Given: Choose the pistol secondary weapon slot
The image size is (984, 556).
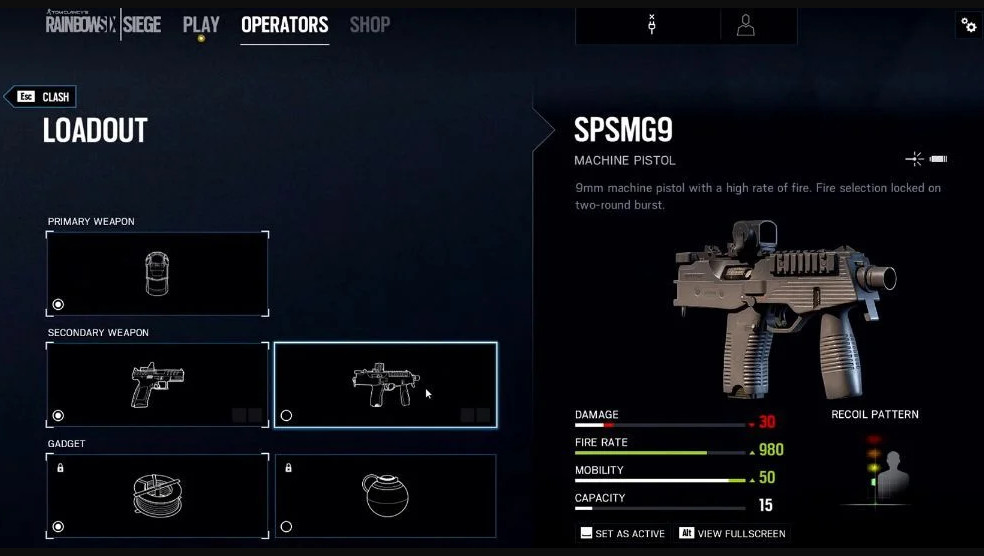Looking at the screenshot, I should point(157,385).
